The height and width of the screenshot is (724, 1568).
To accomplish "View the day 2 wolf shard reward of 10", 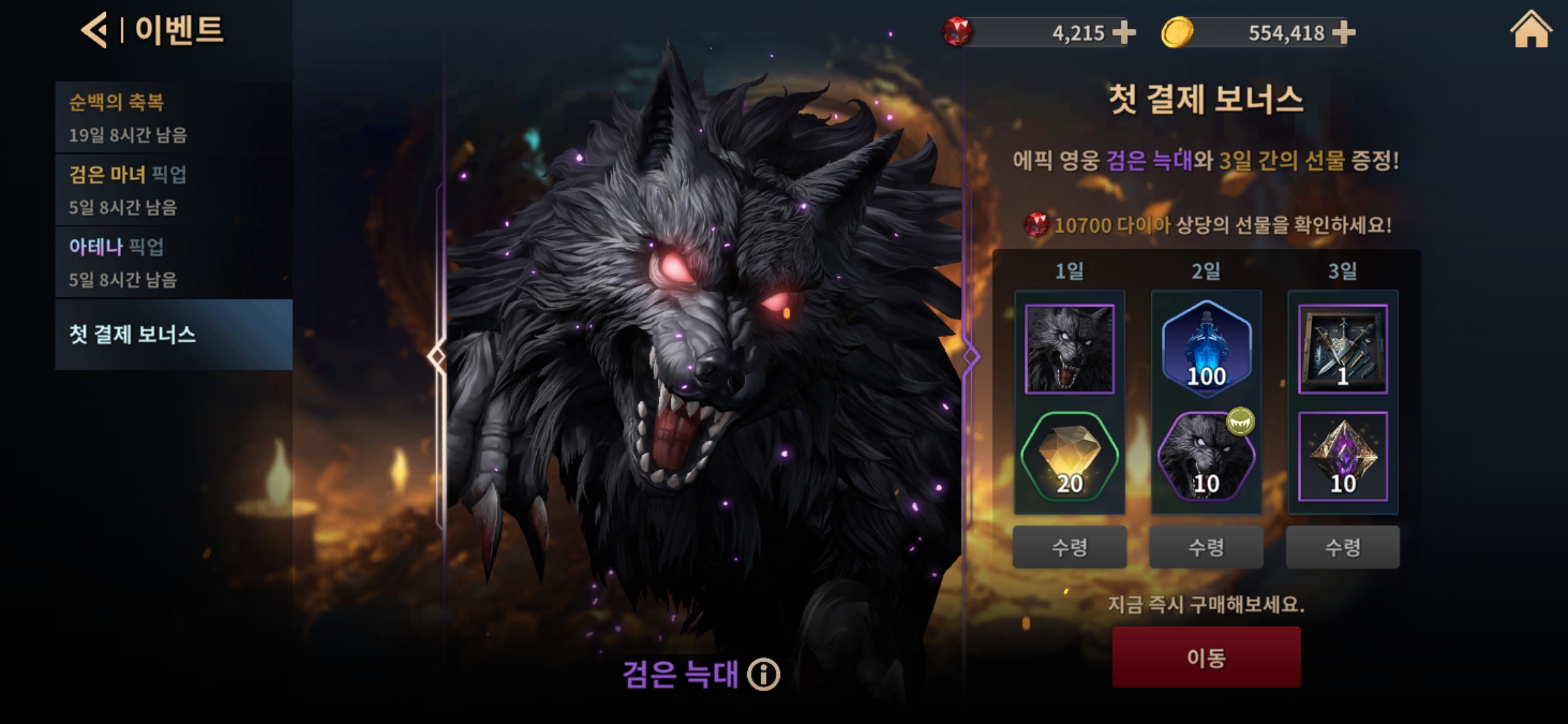I will (x=1206, y=457).
